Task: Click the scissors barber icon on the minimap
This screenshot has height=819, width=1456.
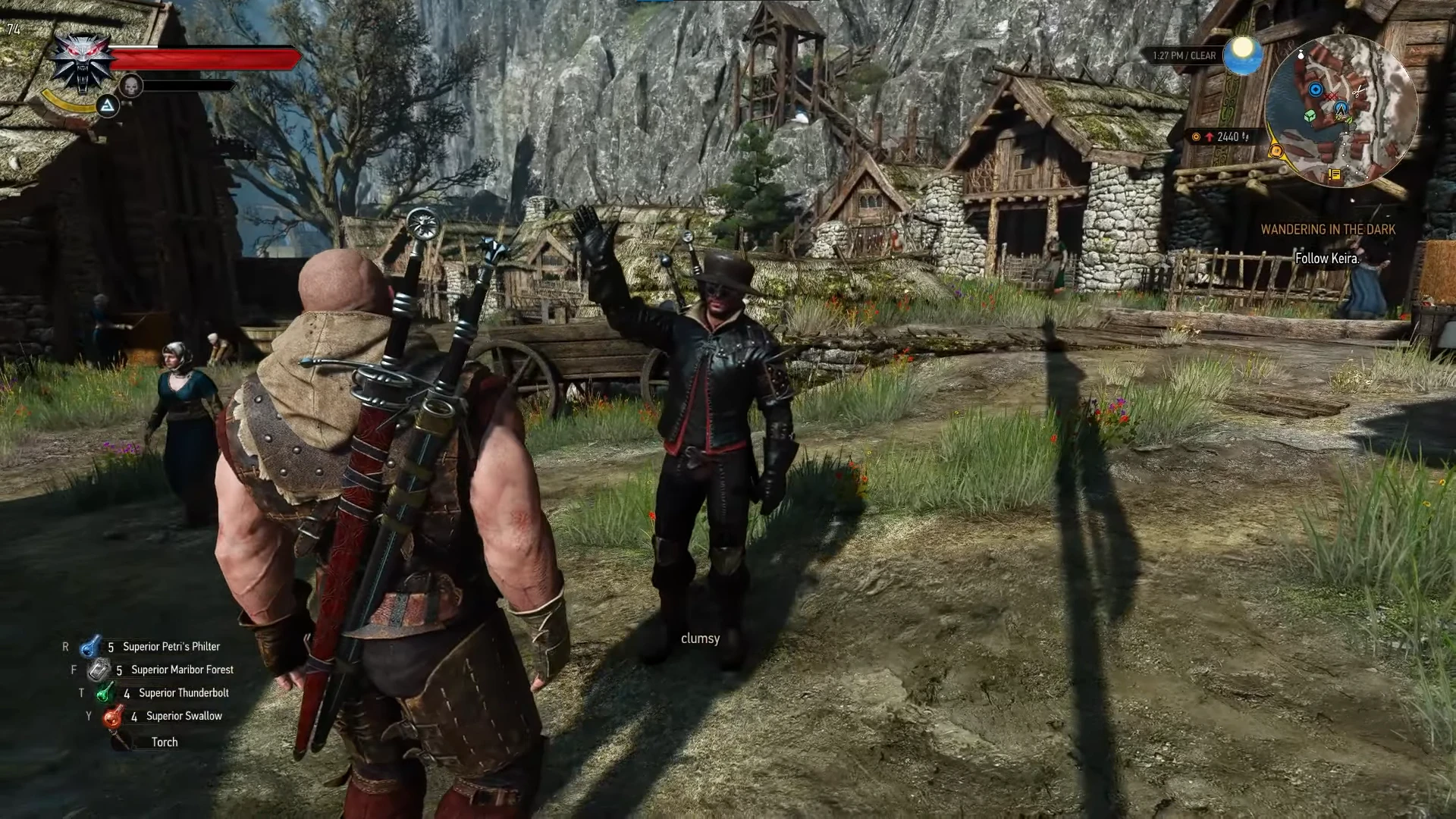Action: 1358,91
